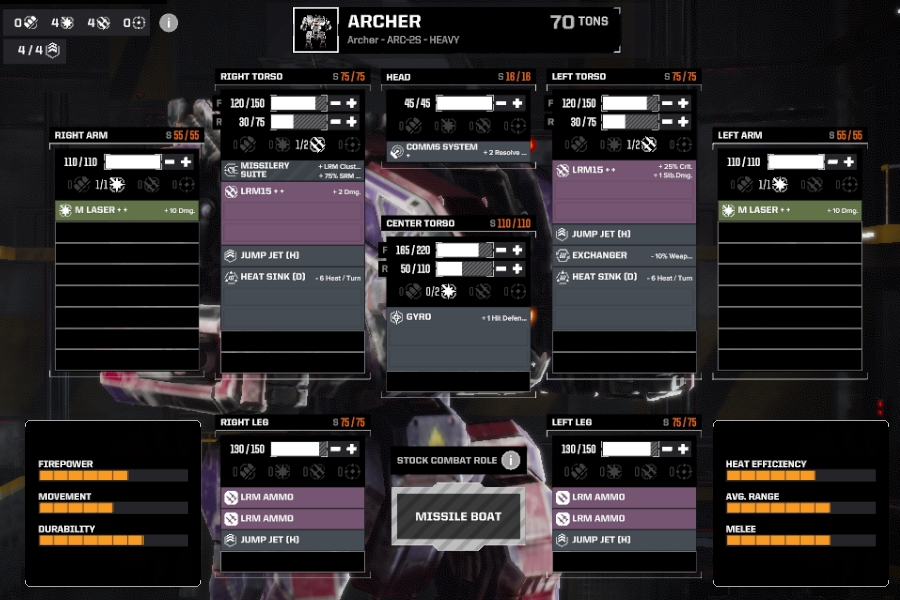Increase Head armor with the plus button

[x=517, y=103]
